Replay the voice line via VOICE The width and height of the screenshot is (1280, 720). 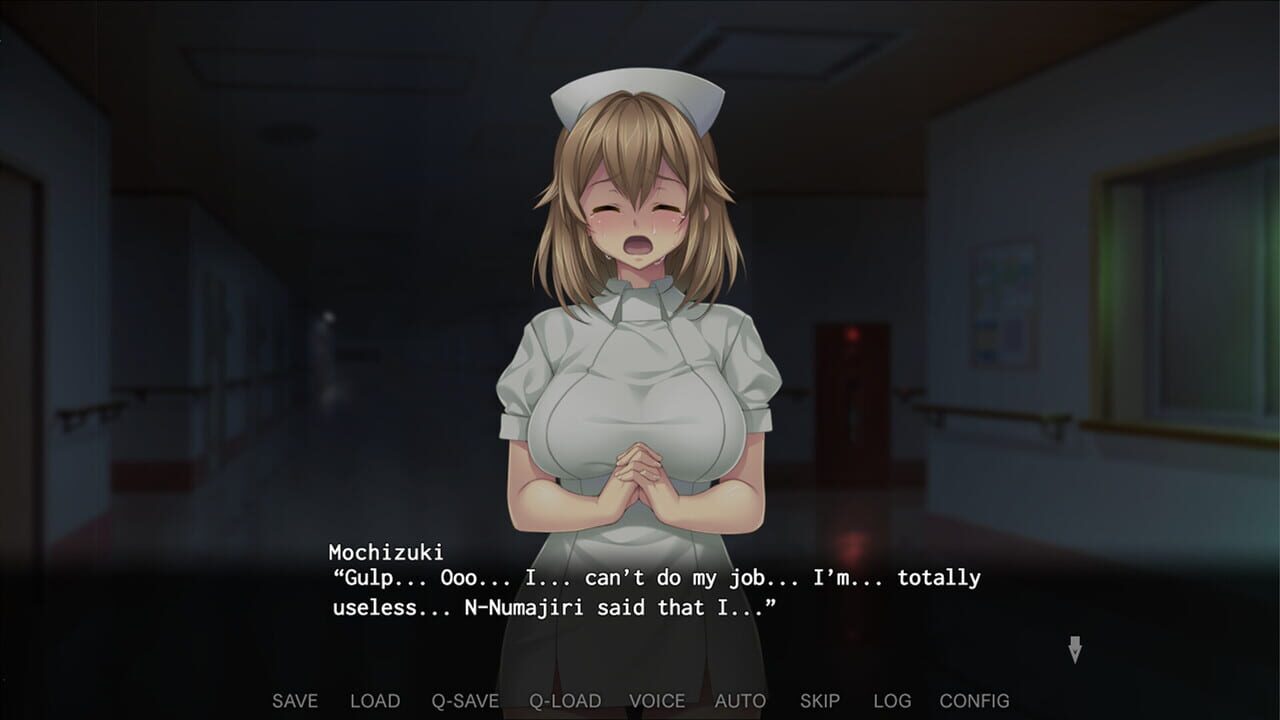coord(657,701)
